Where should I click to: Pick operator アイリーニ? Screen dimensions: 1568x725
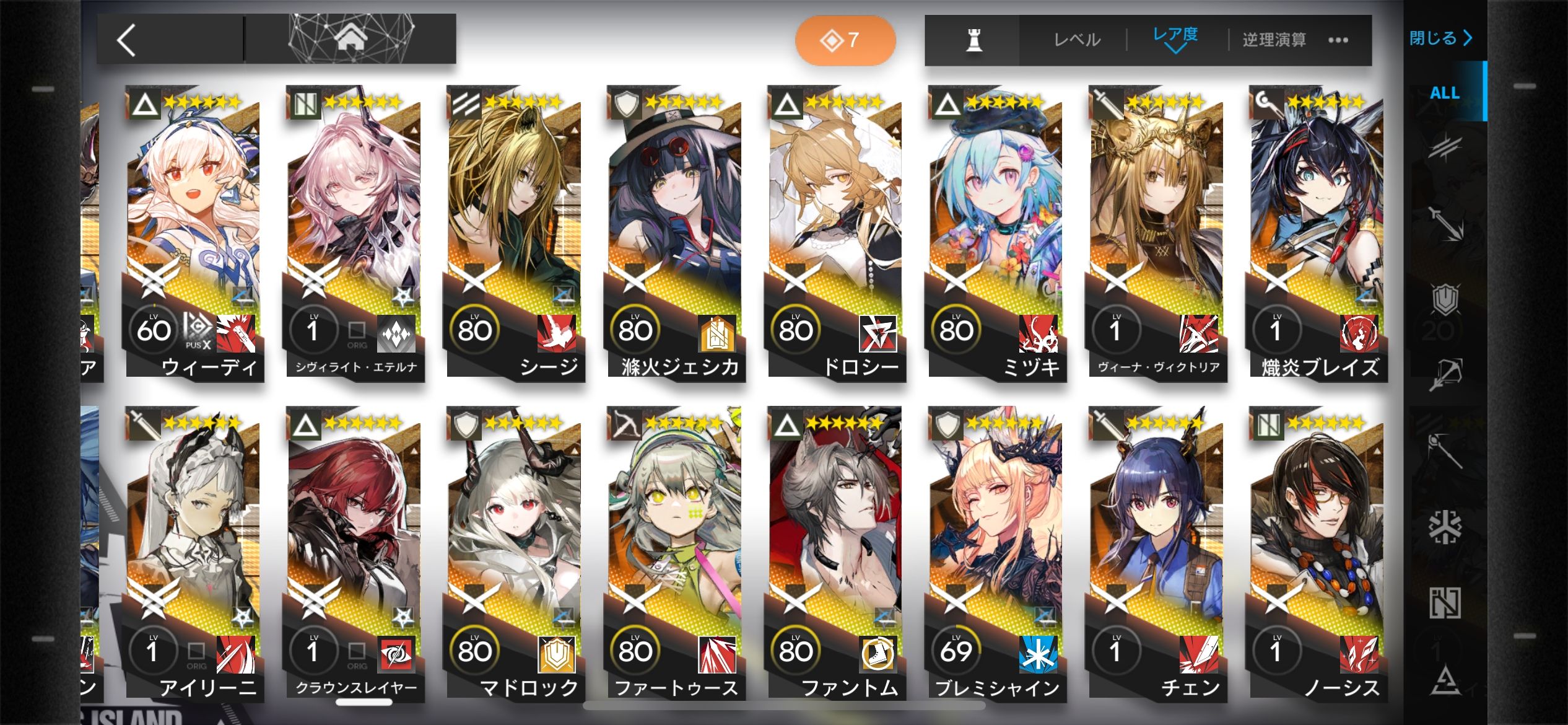(x=193, y=553)
